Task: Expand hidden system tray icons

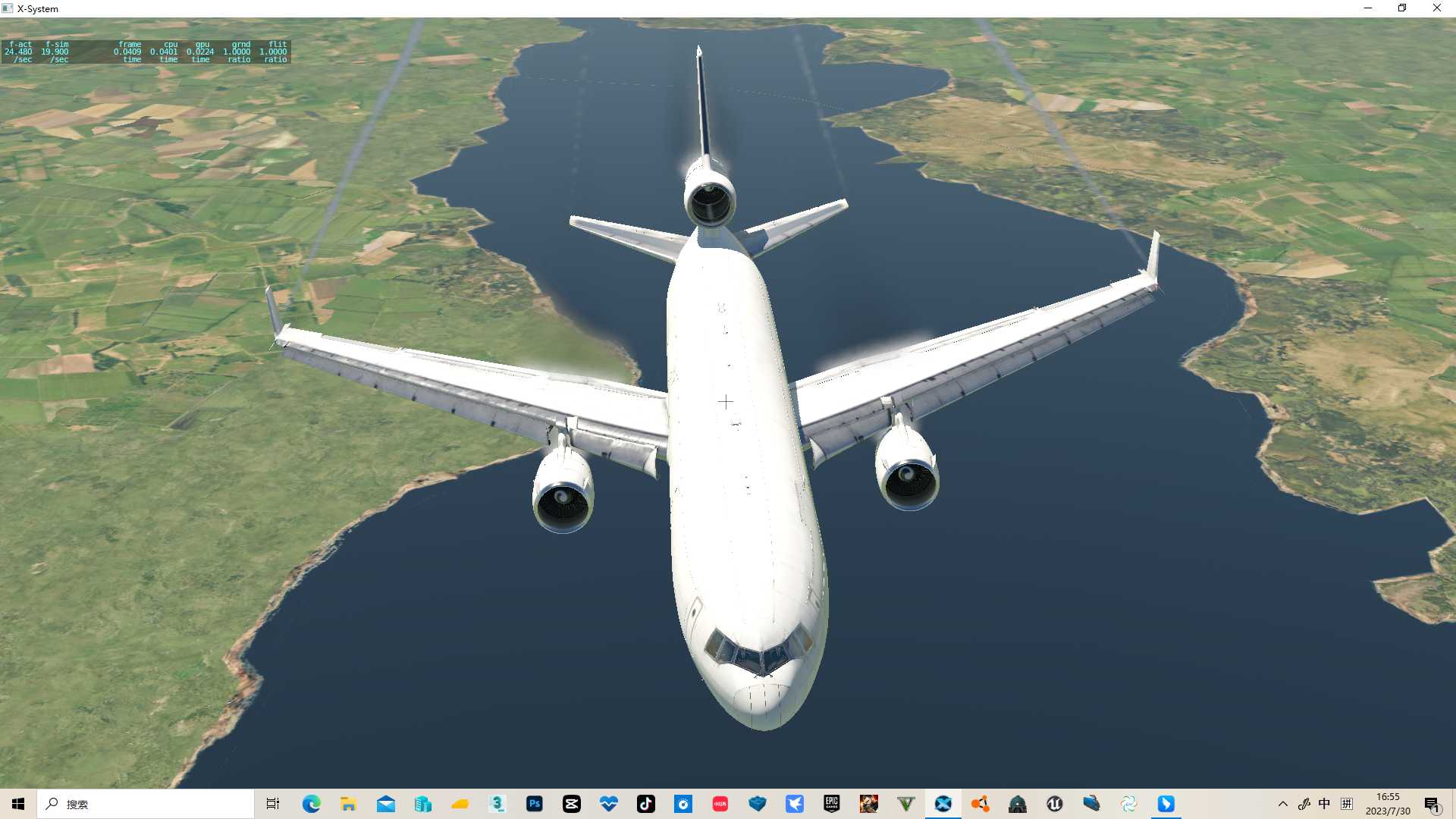Action: click(1282, 804)
